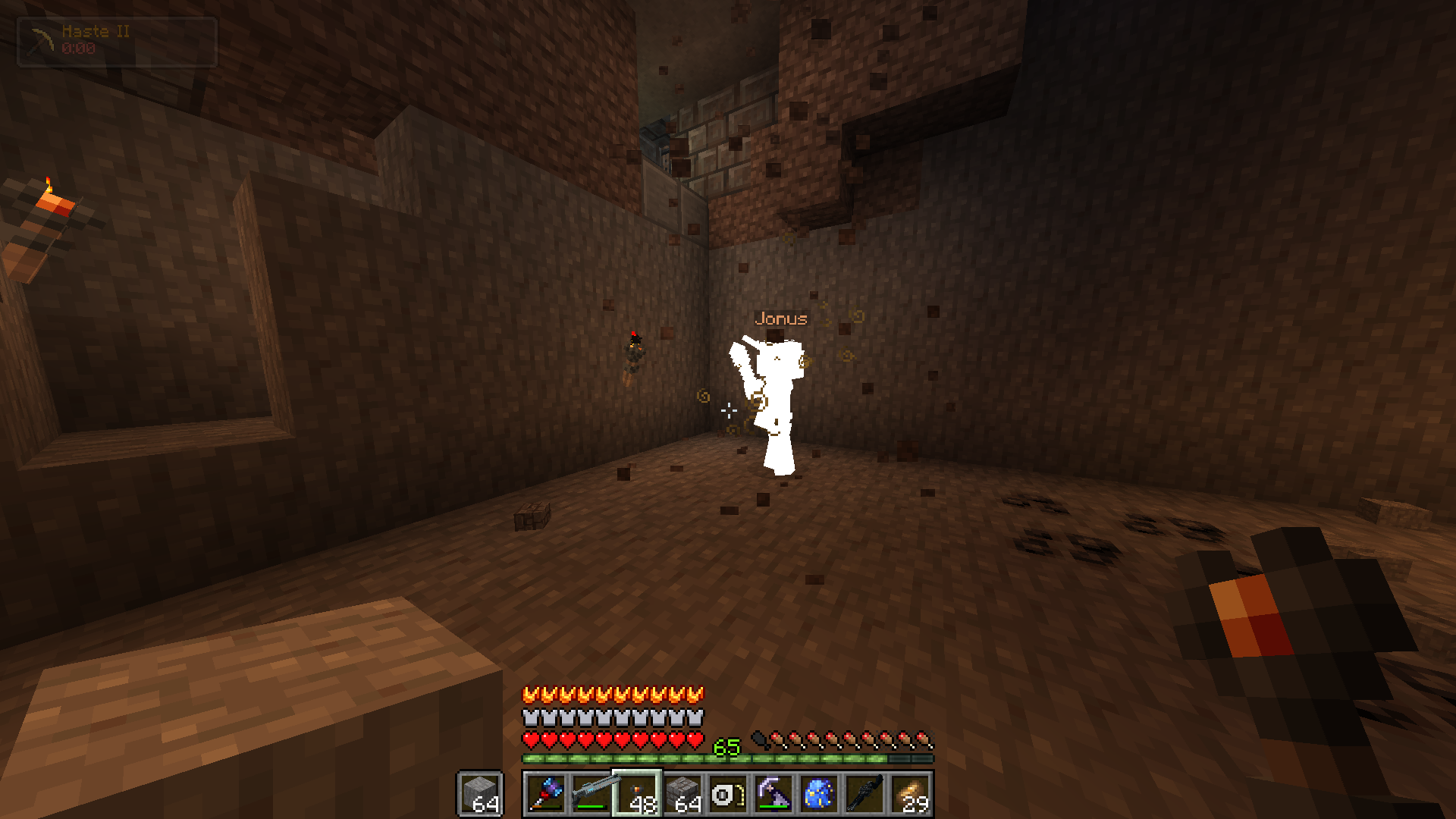Select the white tape measure slot
The height and width of the screenshot is (819, 1456).
coord(728,794)
